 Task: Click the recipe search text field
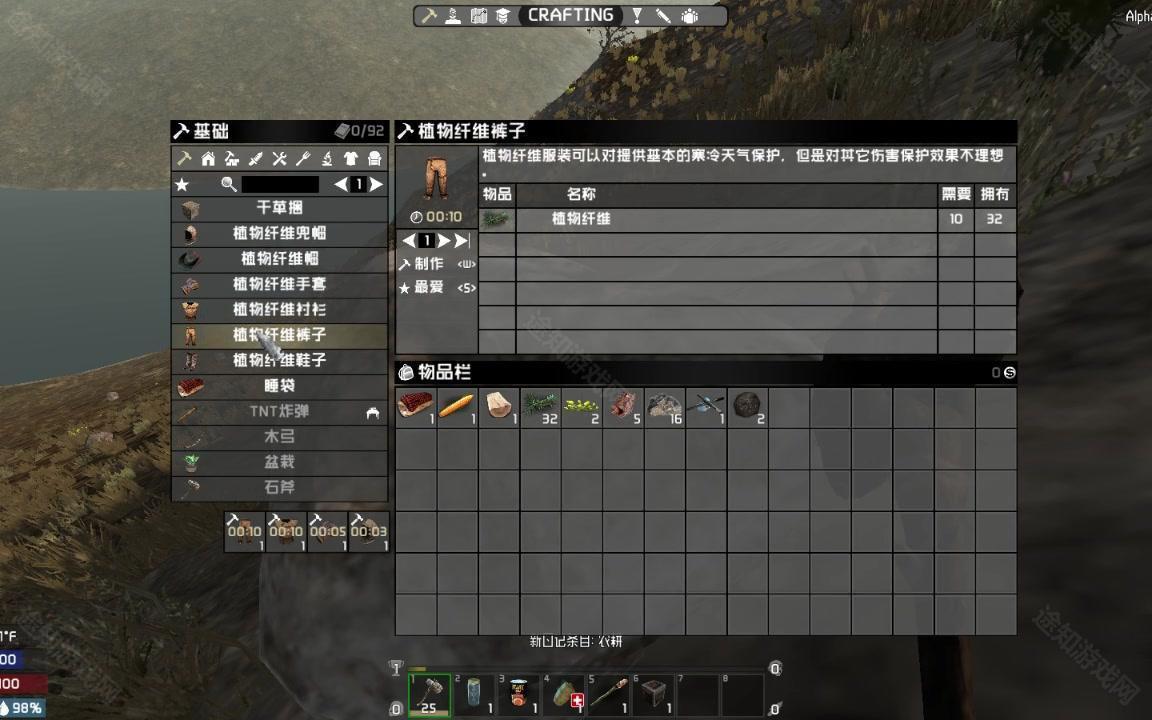click(x=280, y=185)
